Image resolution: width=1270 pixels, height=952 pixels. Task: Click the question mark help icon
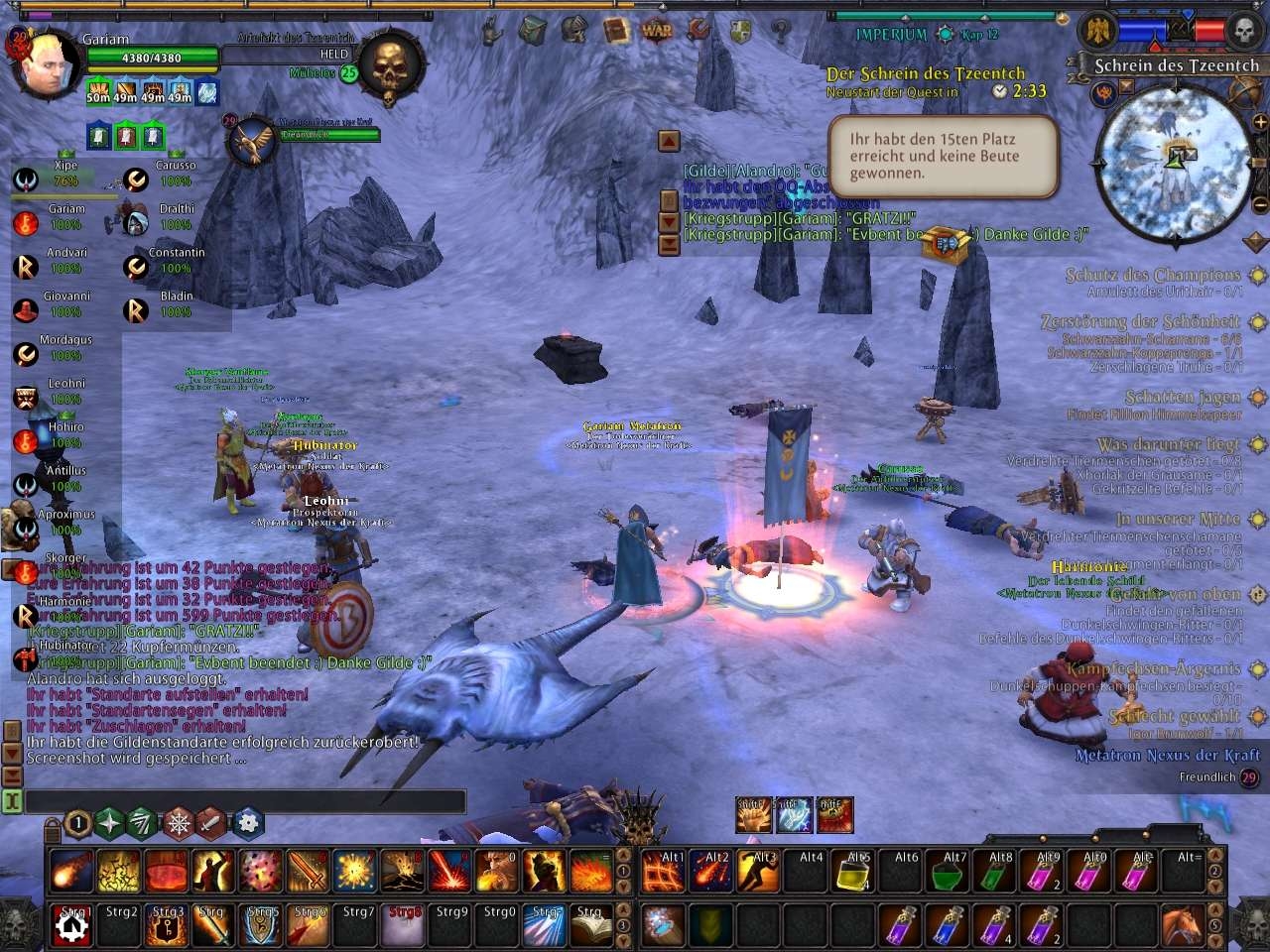pyautogui.click(x=781, y=30)
